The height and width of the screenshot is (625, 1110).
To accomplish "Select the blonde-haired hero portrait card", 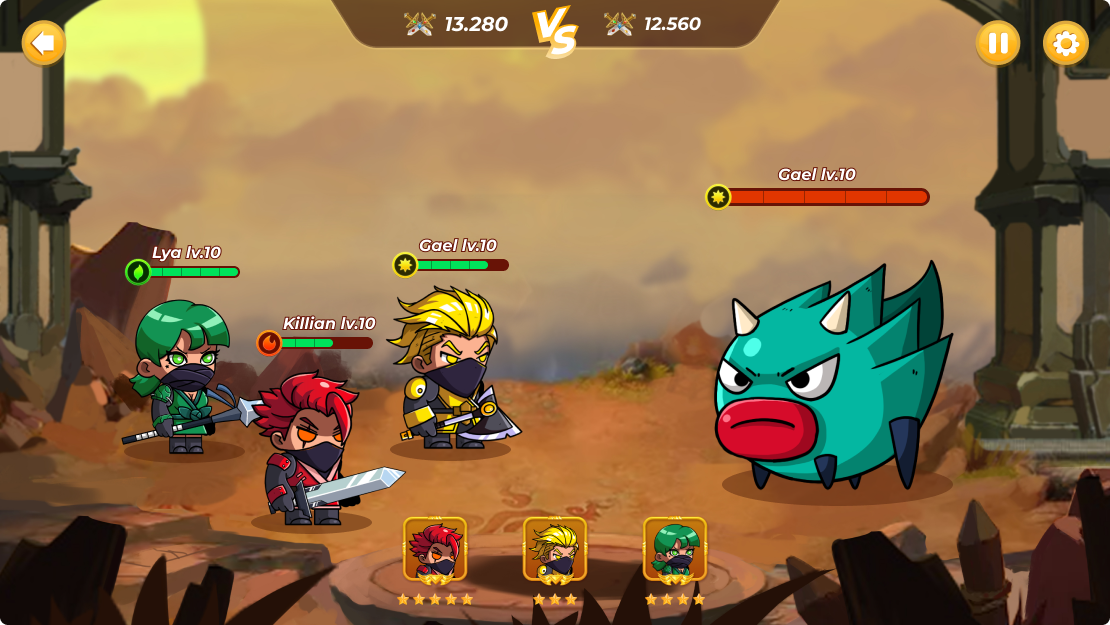I will [x=555, y=549].
